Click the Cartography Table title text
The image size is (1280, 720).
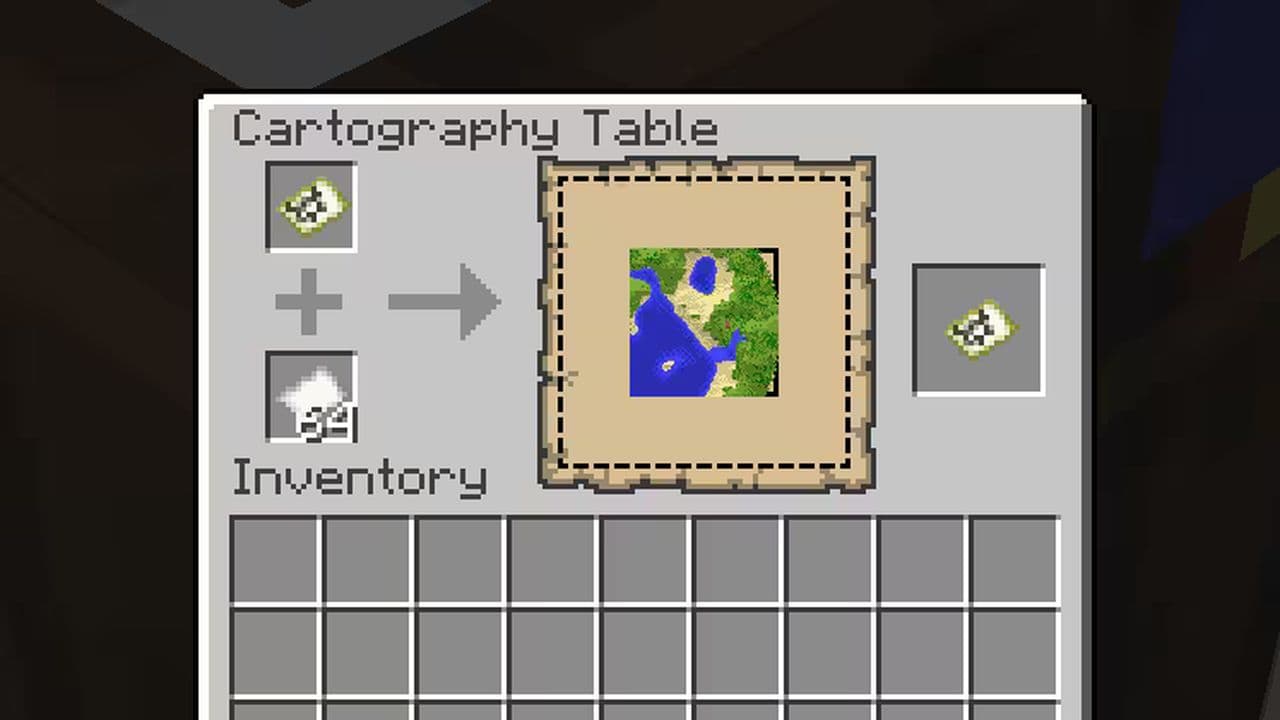tap(474, 128)
